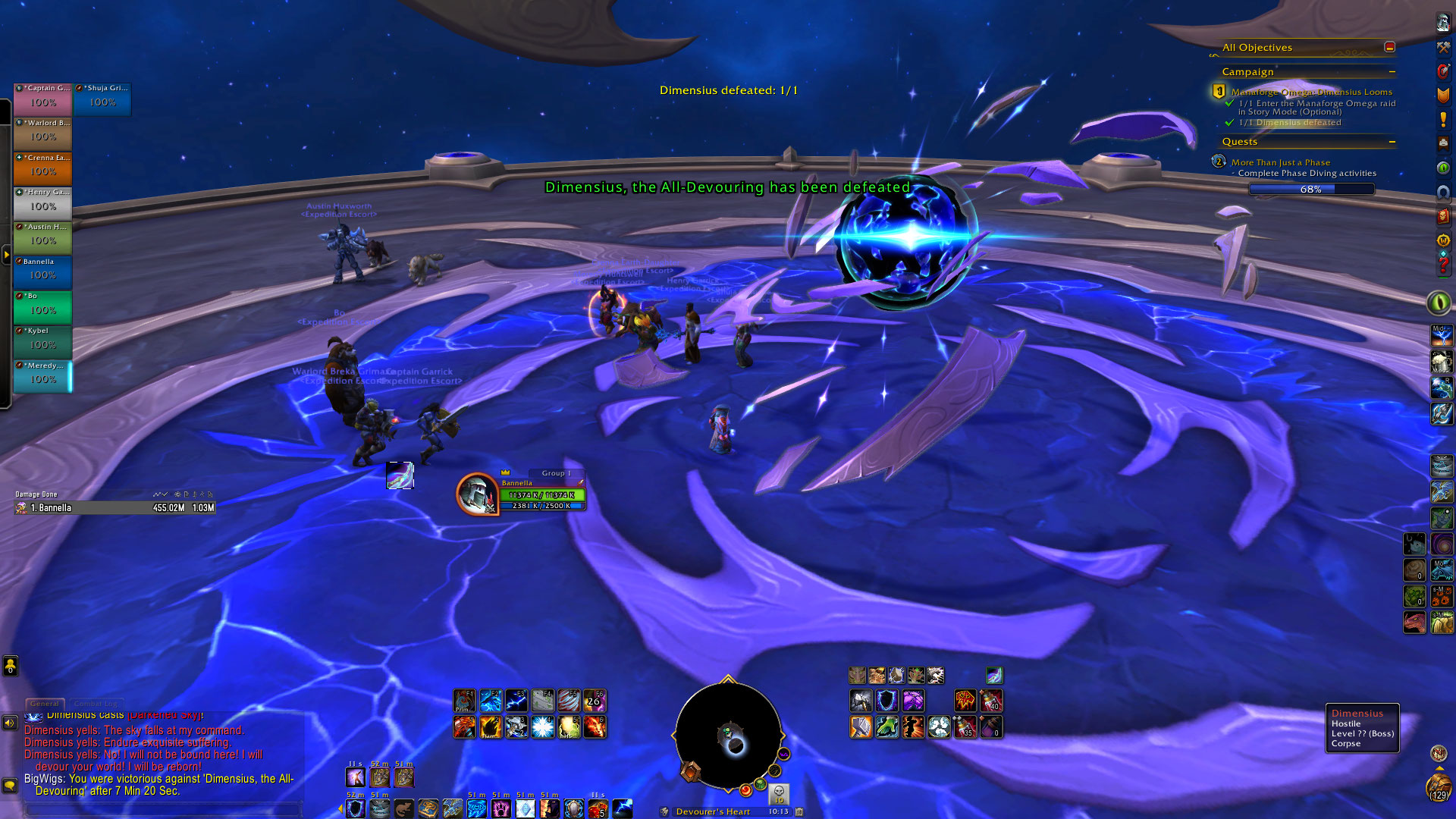
Task: Minimize the Quests section header
Action: 1392,142
